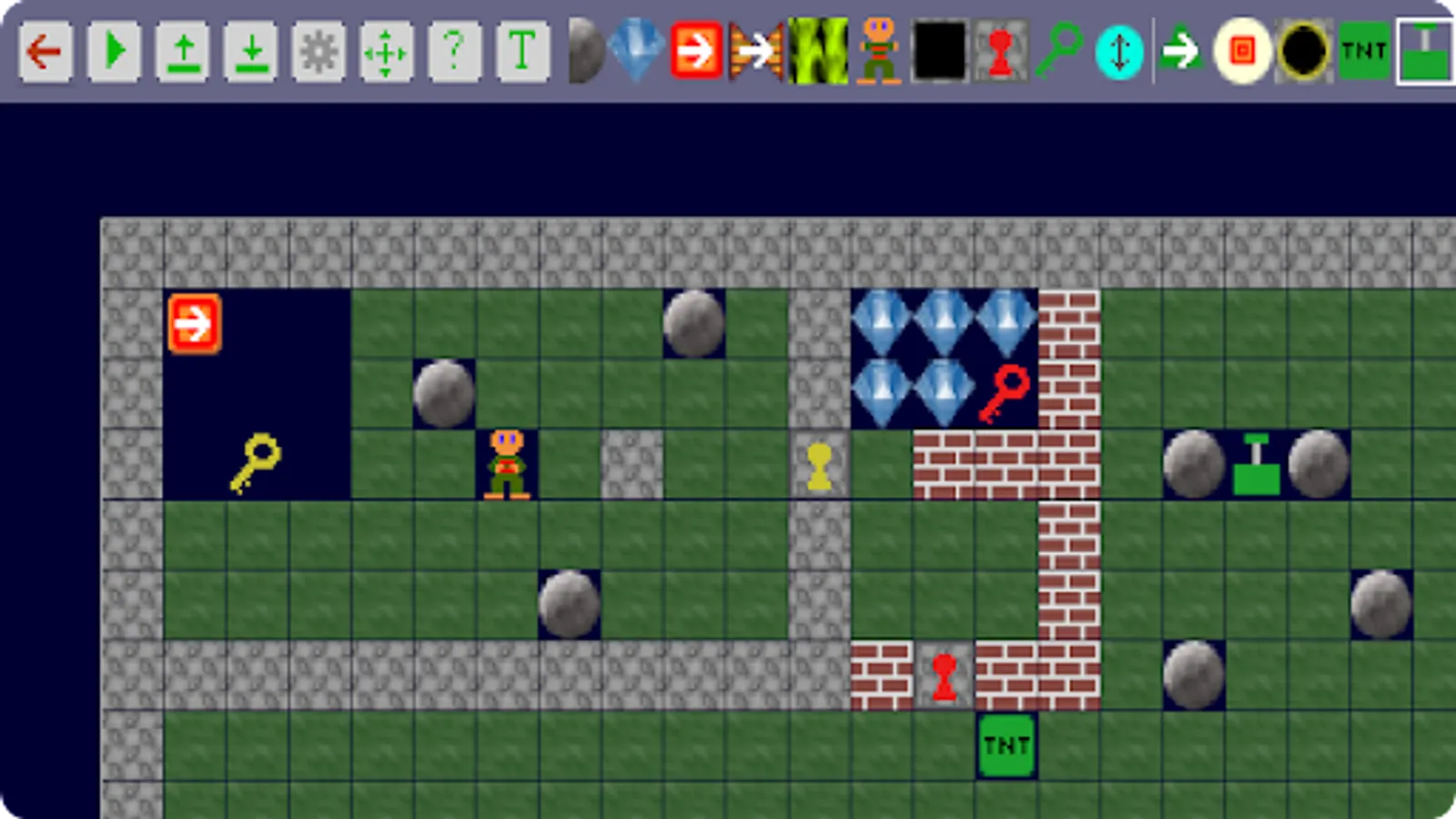Click the cyan vertical resize tool
The height and width of the screenshot is (819, 1456).
[1121, 52]
